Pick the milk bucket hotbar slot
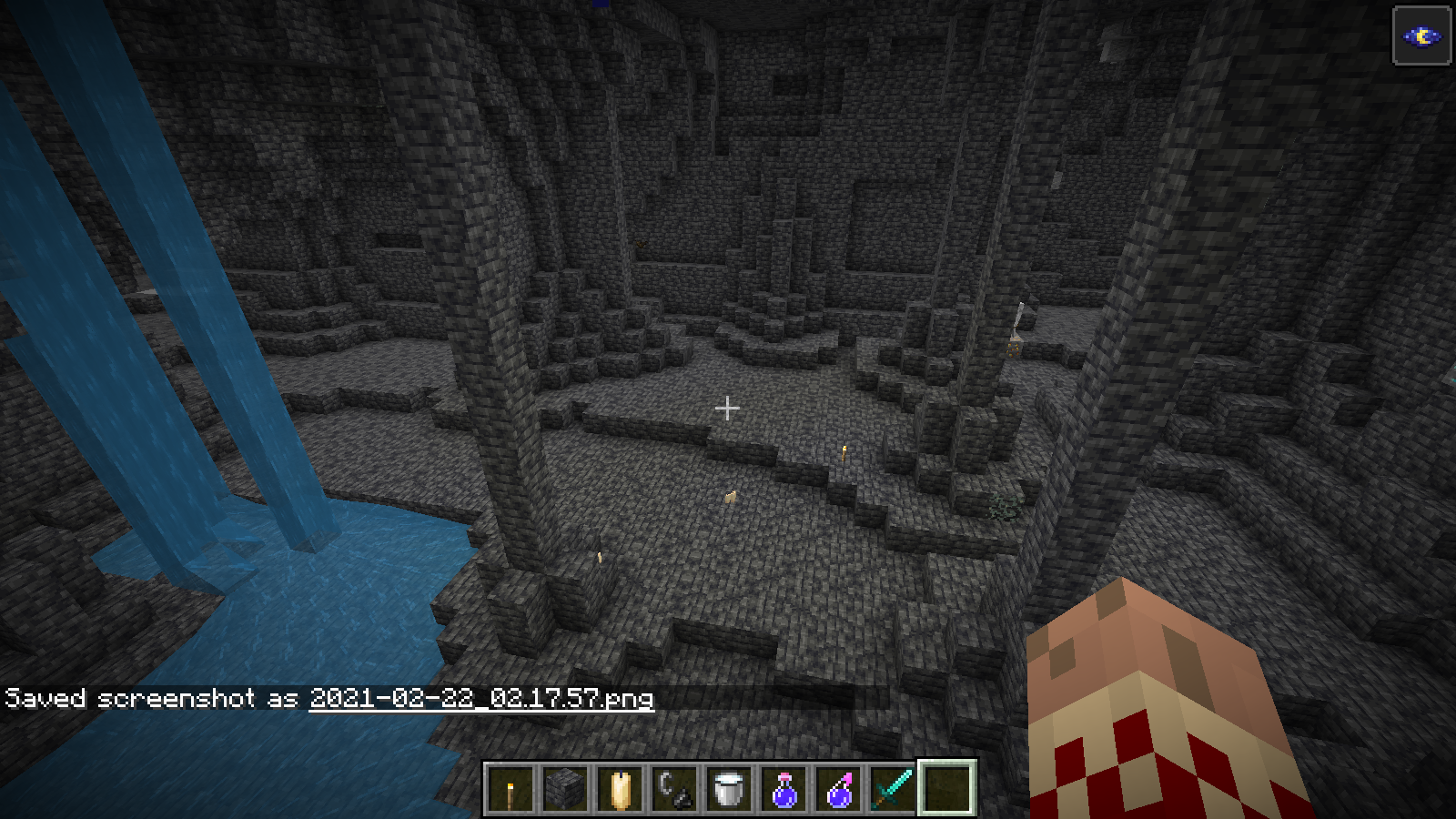The image size is (1456, 819). 729,788
